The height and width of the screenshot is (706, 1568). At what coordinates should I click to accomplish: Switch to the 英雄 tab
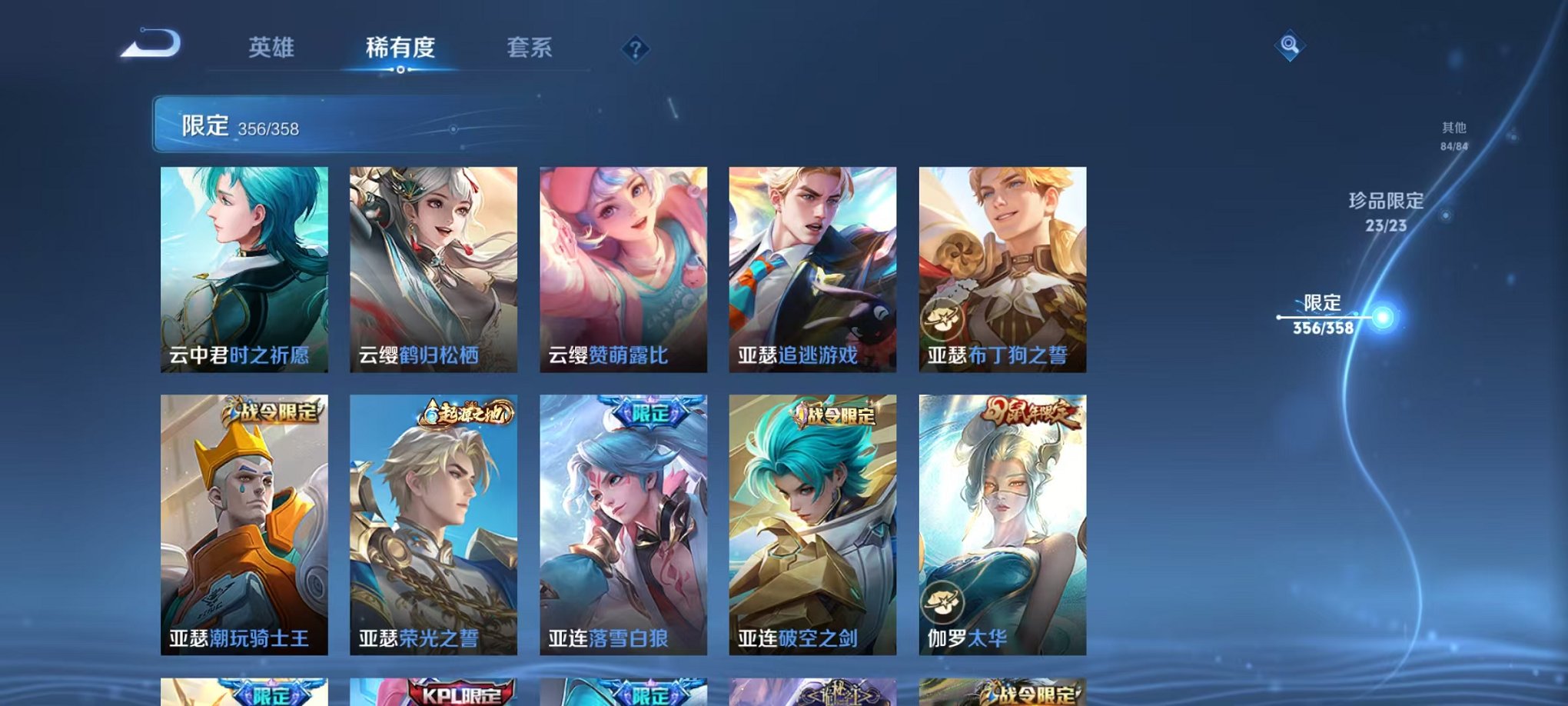coord(272,48)
